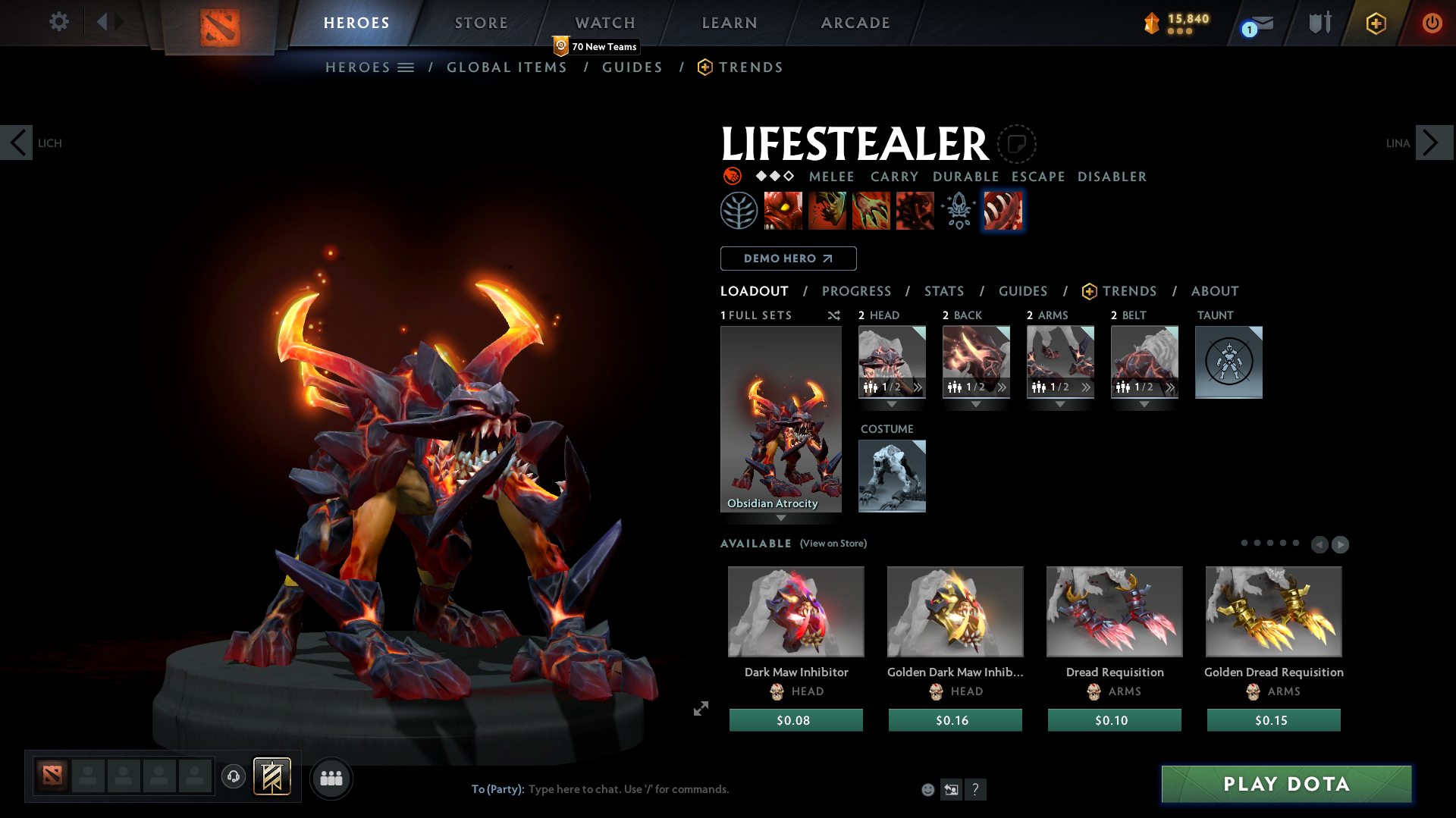Expand the BACK slot item list chevron

click(x=1002, y=387)
